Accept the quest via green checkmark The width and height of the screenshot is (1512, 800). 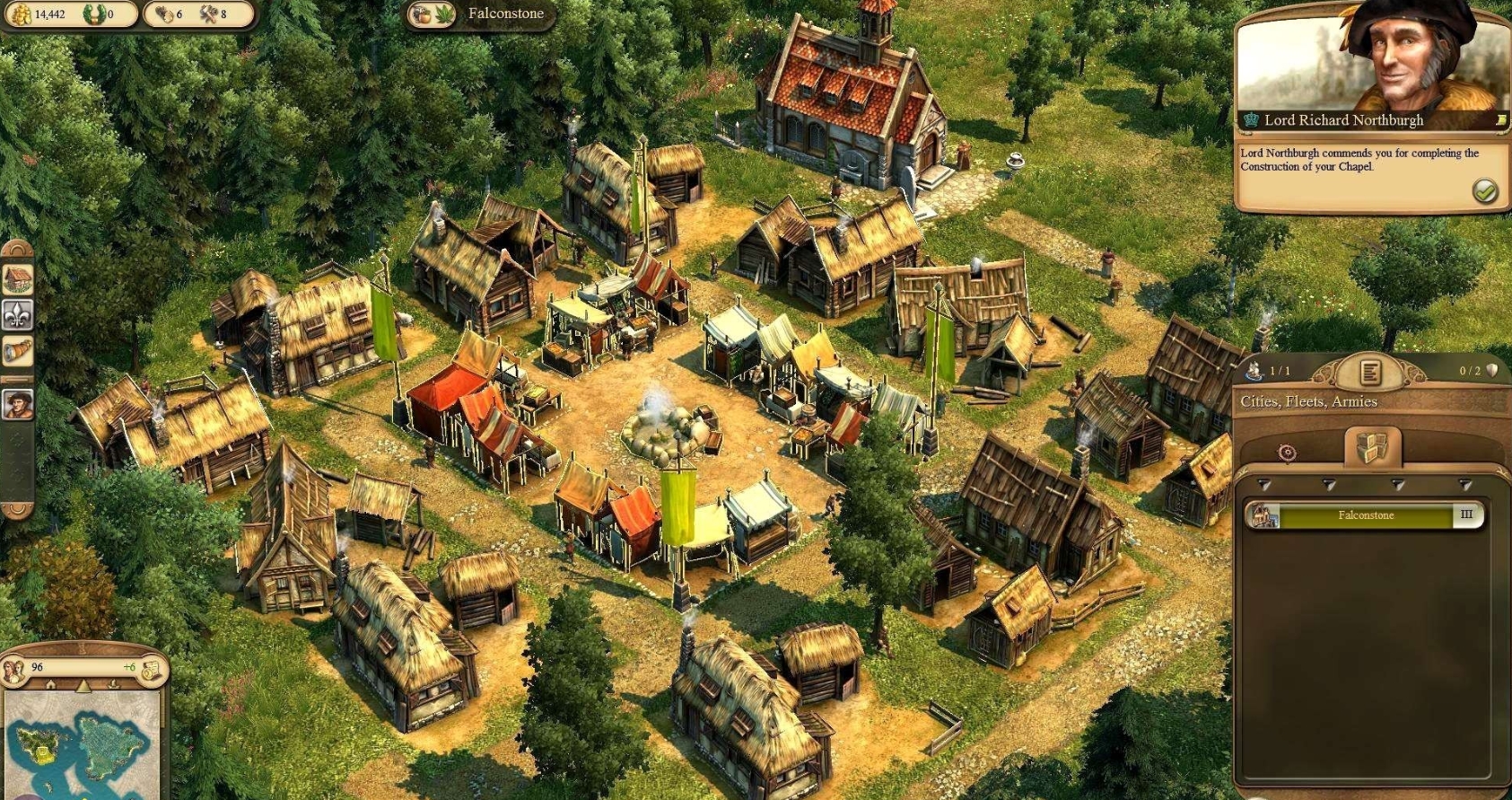point(1486,189)
